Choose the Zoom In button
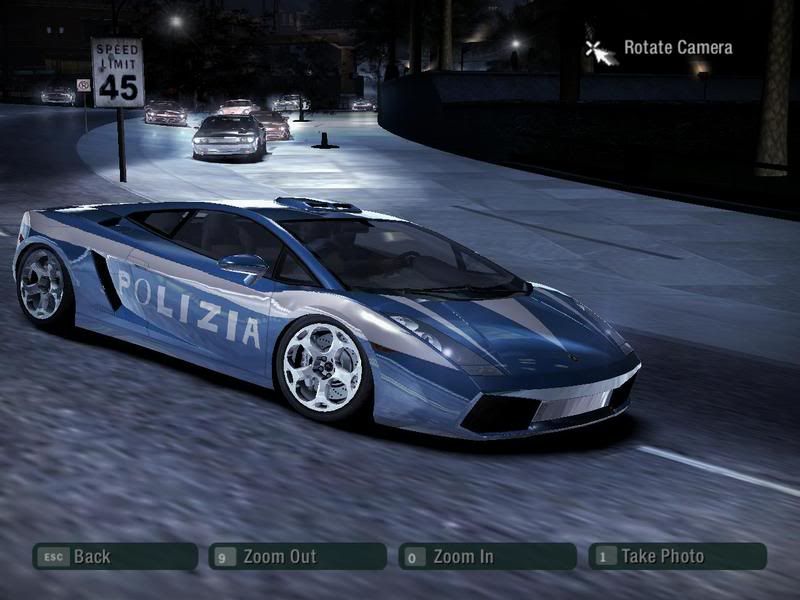The height and width of the screenshot is (600, 800). (x=487, y=556)
